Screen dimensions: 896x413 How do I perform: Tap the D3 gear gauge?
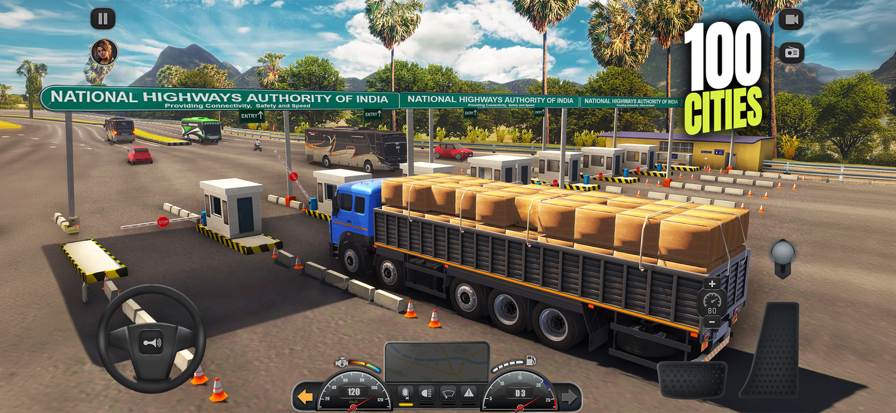click(519, 393)
